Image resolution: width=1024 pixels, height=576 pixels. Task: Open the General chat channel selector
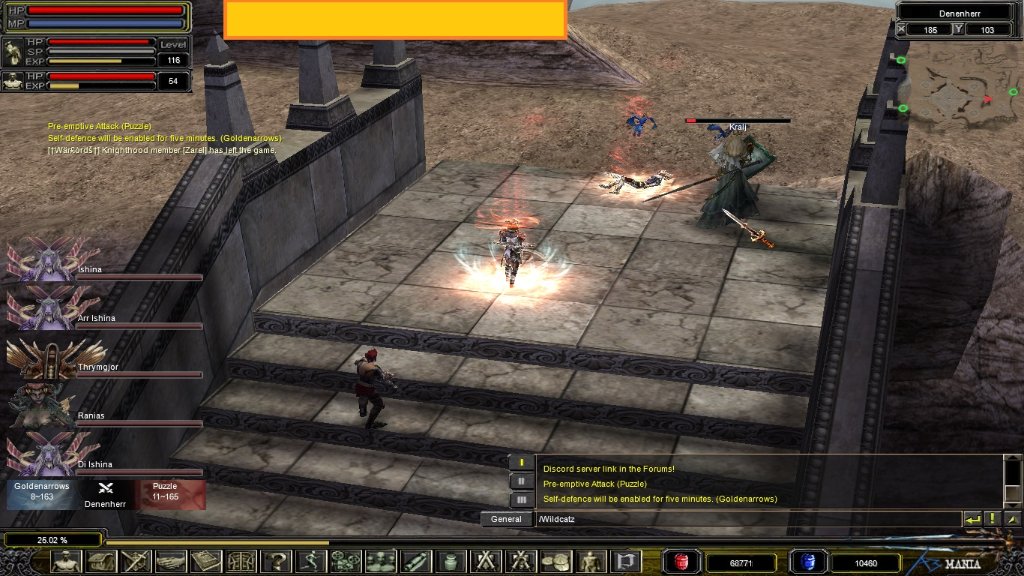tap(507, 519)
